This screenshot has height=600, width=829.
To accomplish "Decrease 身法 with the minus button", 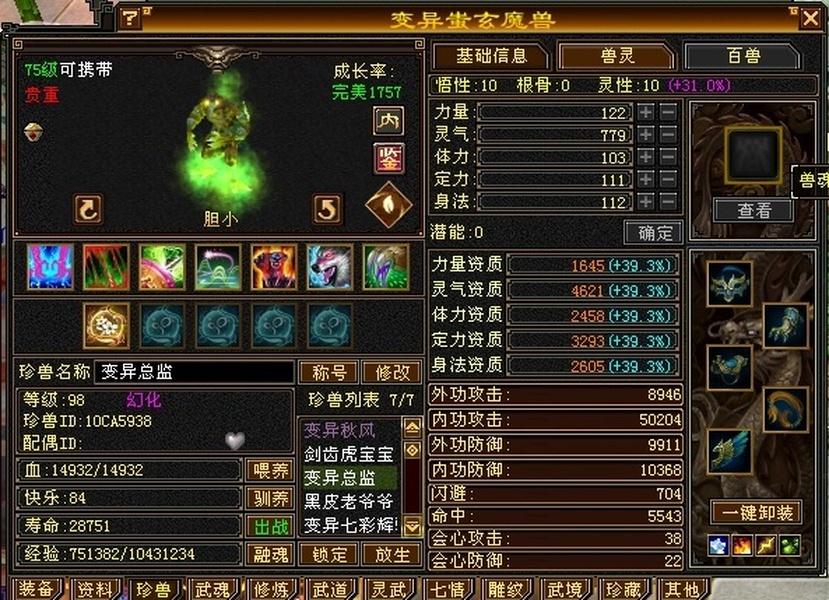I will point(668,201).
